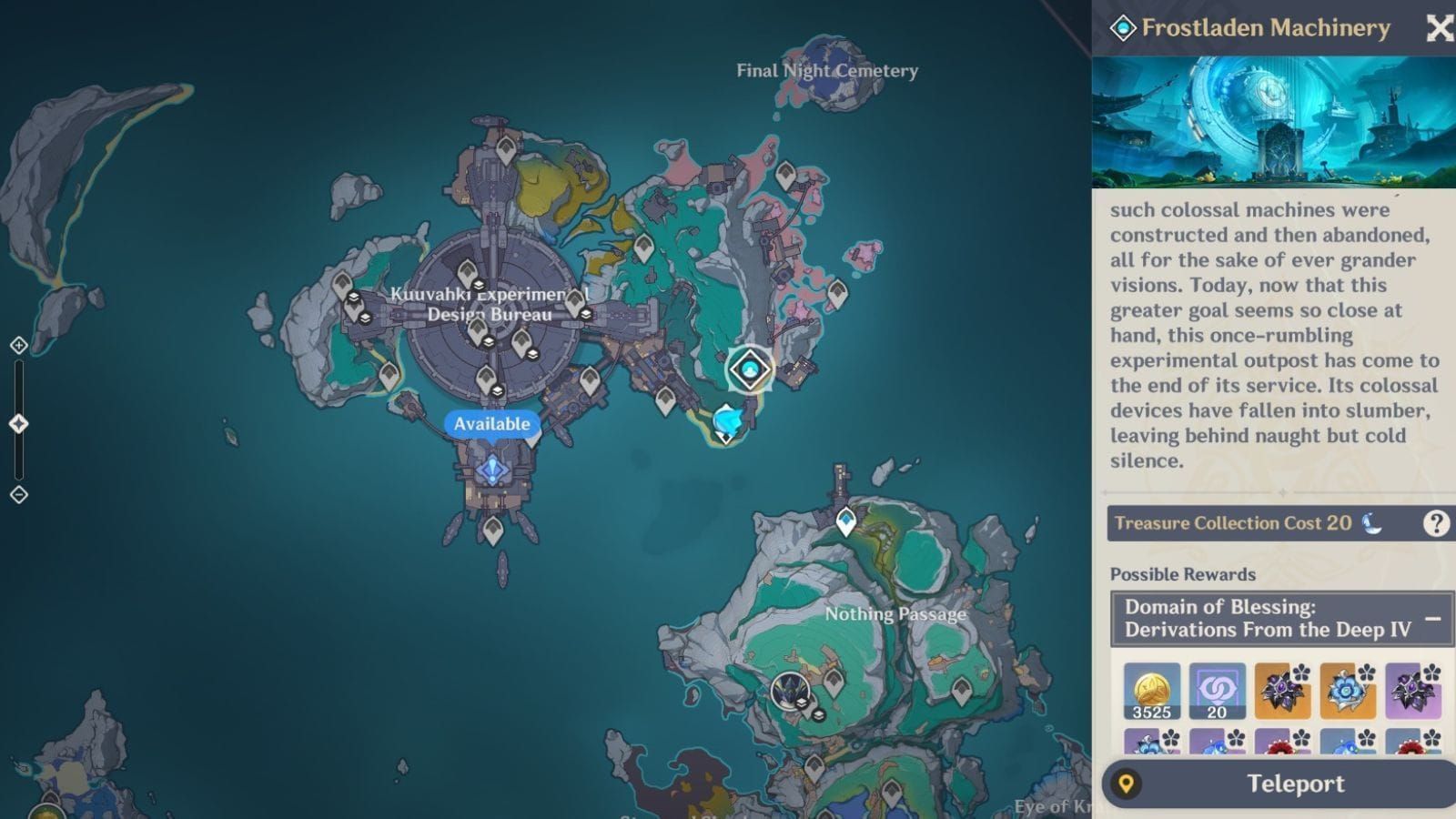Image resolution: width=1456 pixels, height=819 pixels.
Task: Open the Treasure Collection Cost help question mark
Action: pos(1435,523)
